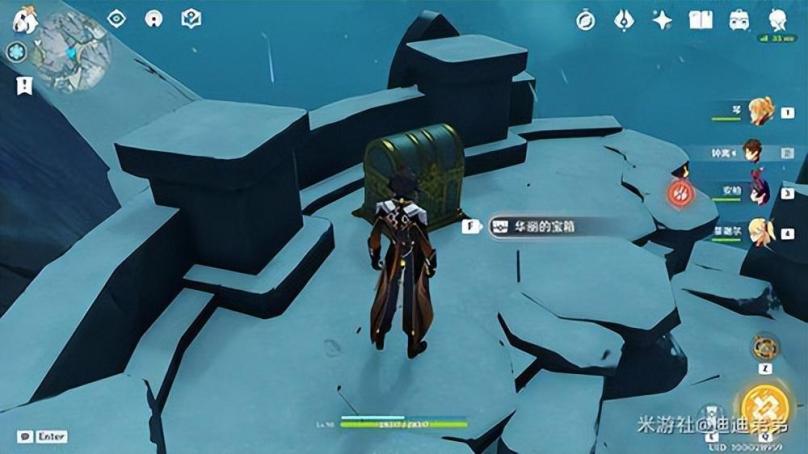Click the snowflake Sheer Cold indicator icon
This screenshot has width=808, height=454.
17,52
